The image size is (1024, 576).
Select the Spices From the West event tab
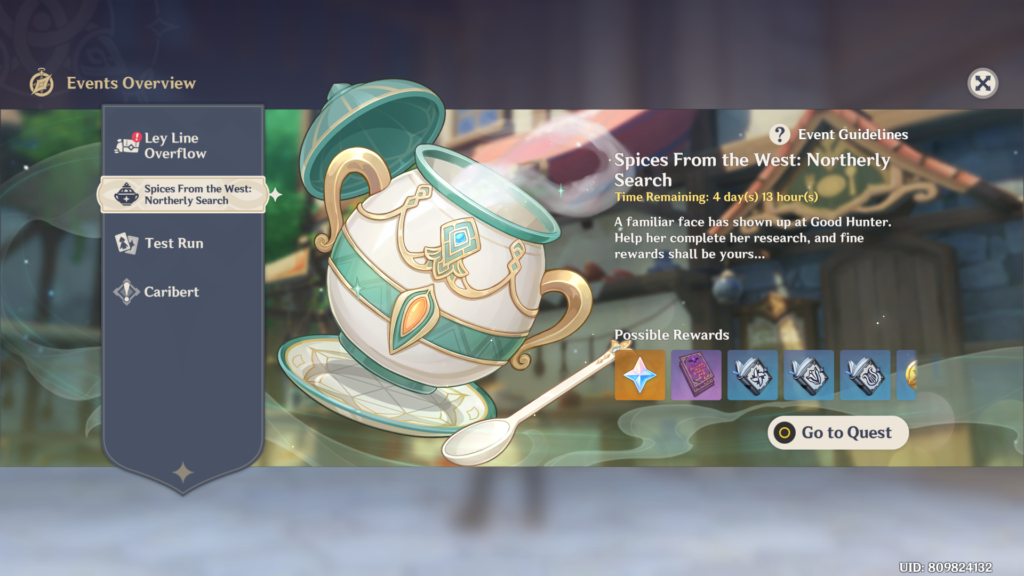182,194
